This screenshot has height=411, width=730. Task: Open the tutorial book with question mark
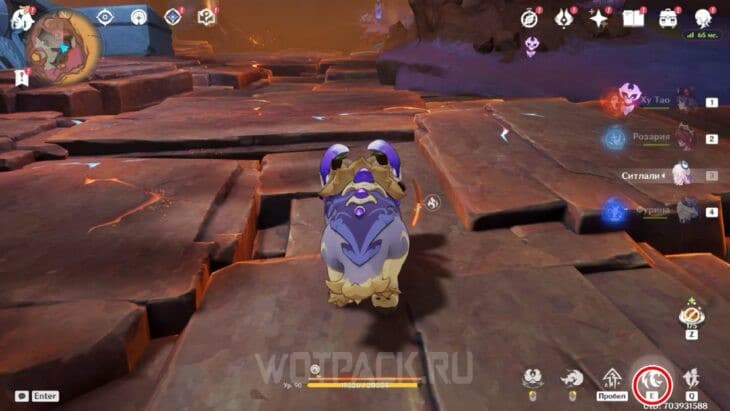206,17
